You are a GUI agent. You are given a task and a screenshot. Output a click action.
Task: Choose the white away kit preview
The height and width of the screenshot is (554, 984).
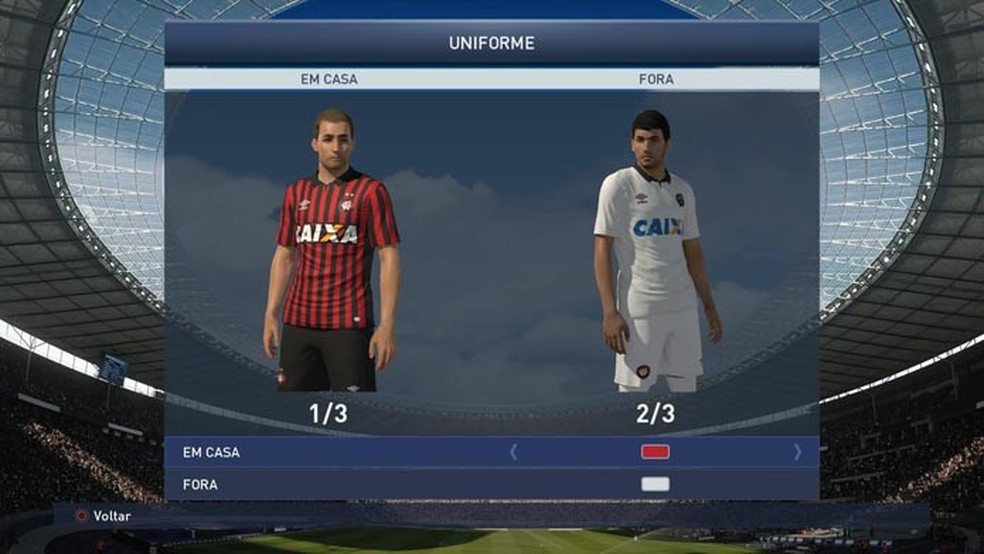coord(656,255)
